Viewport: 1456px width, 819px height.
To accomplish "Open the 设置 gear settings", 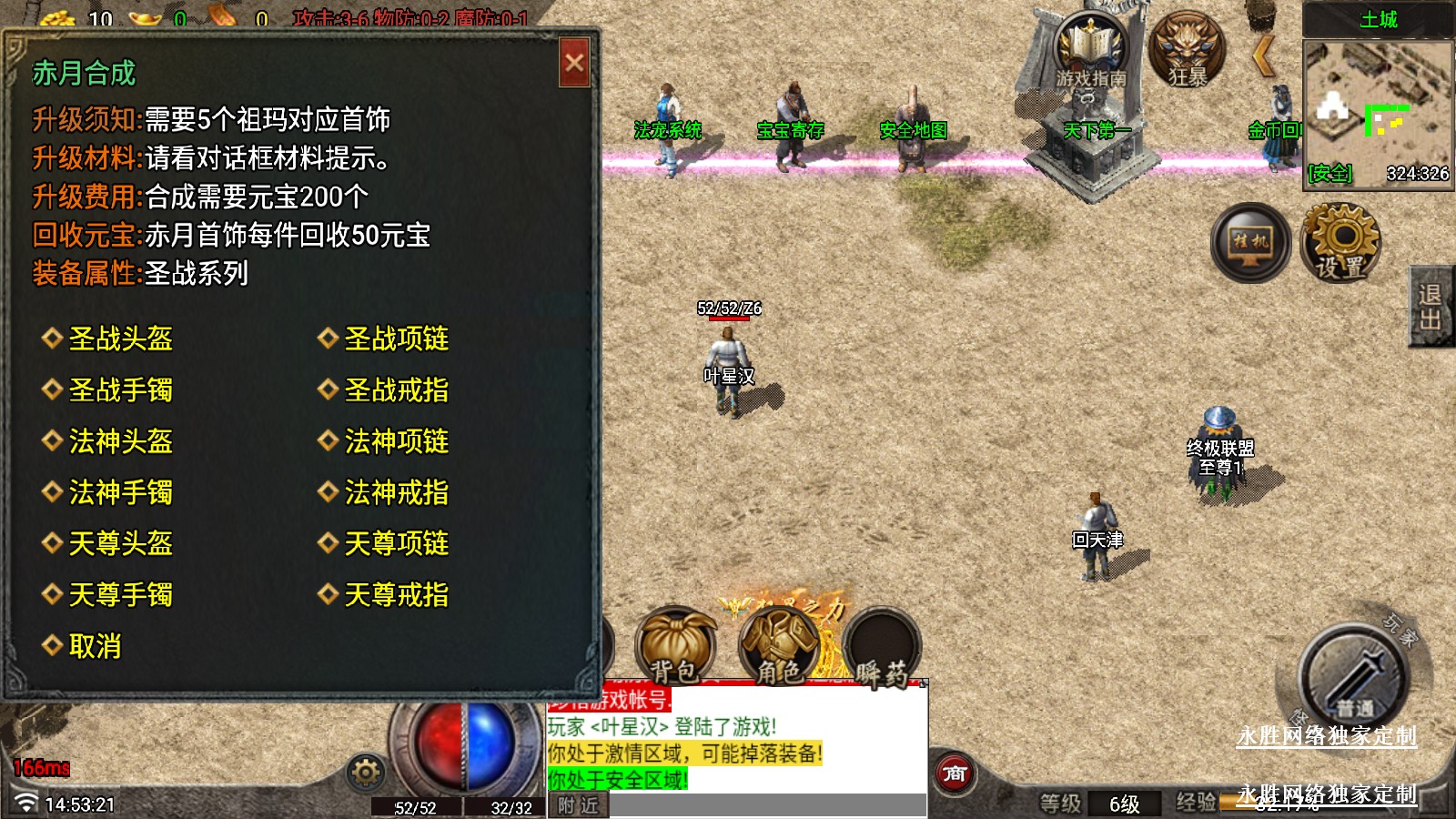I will click(1340, 242).
